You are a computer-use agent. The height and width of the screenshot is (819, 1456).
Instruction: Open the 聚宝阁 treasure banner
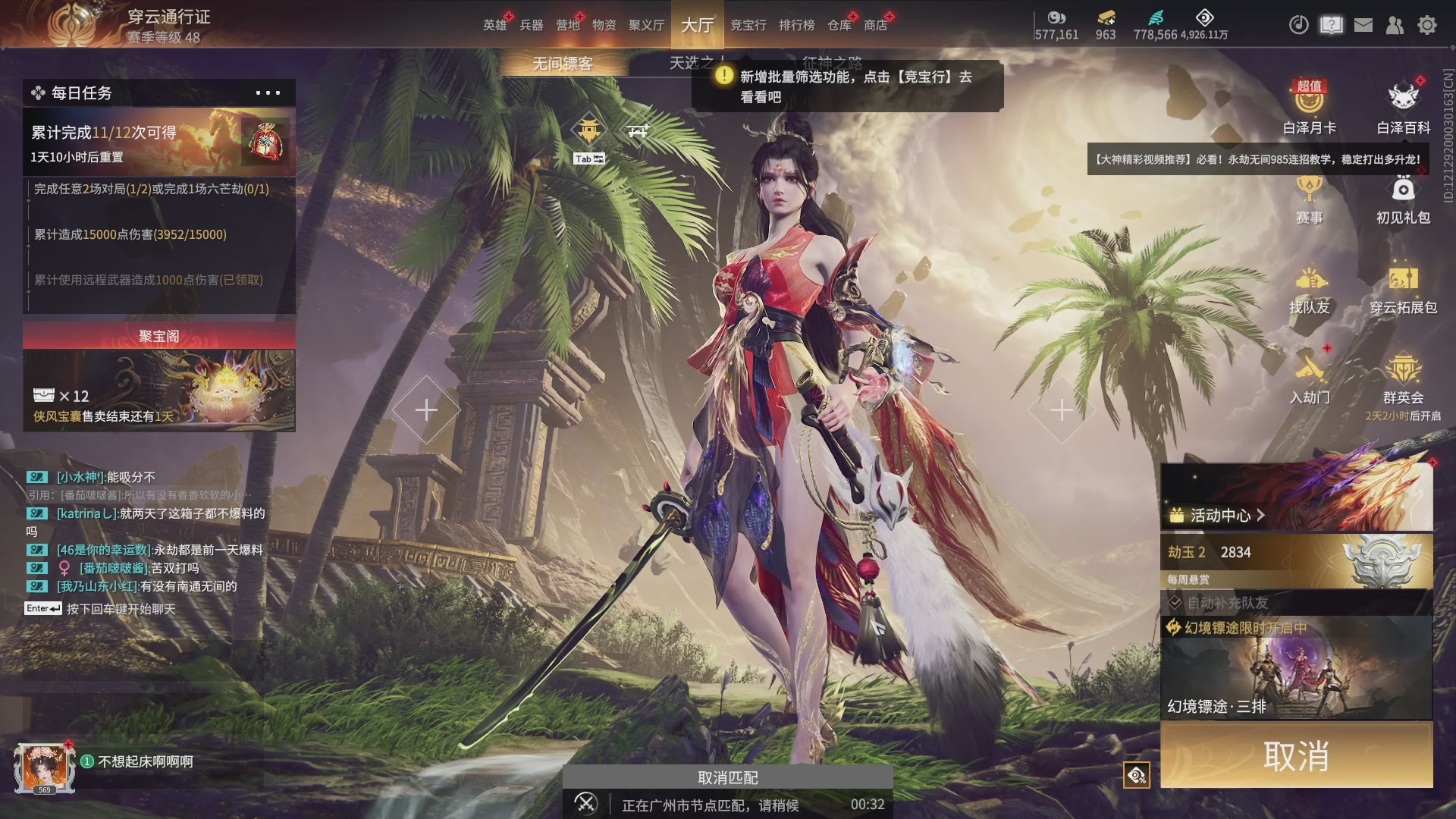(158, 377)
